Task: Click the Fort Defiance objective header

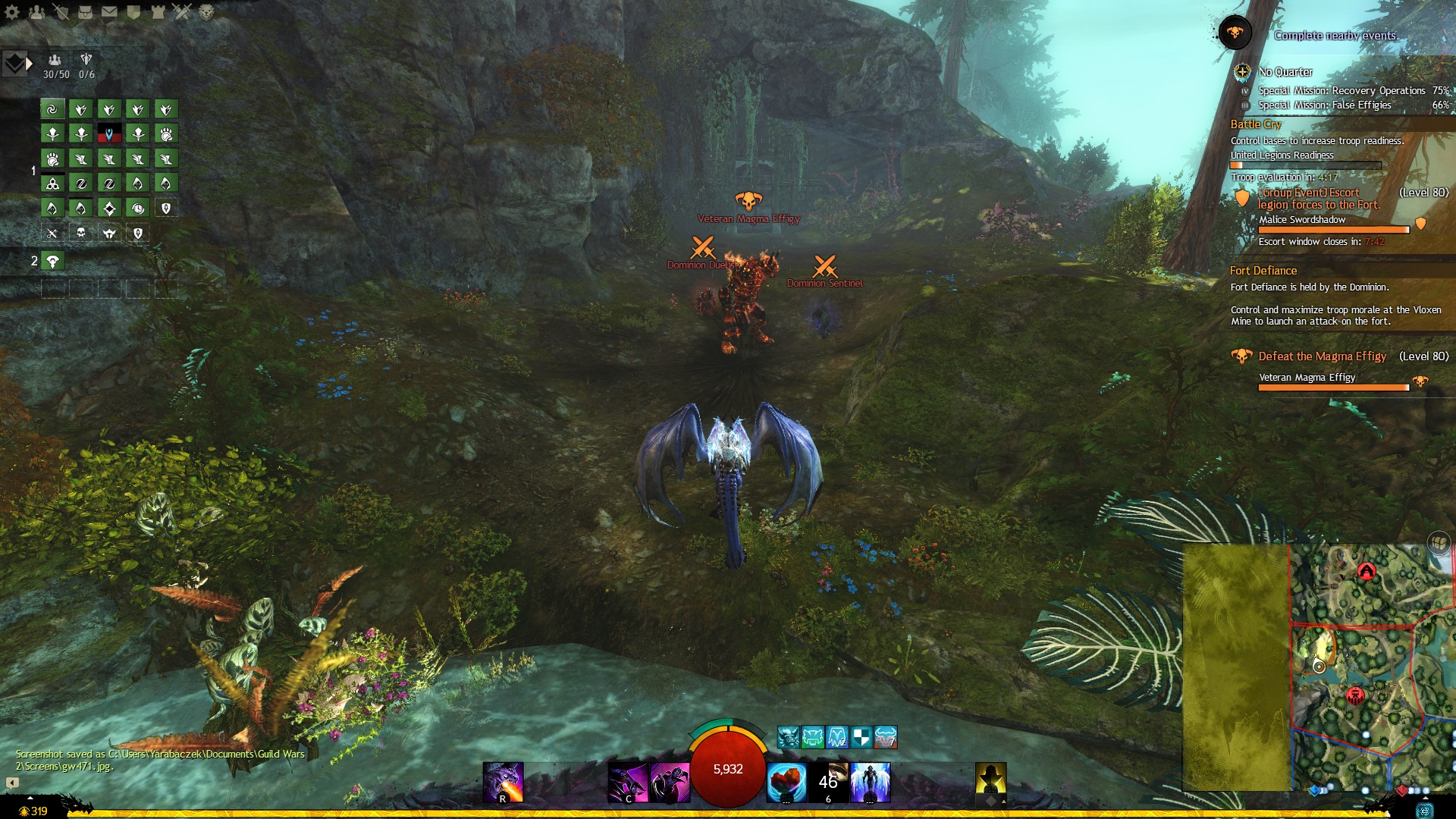Action: coord(1263,271)
